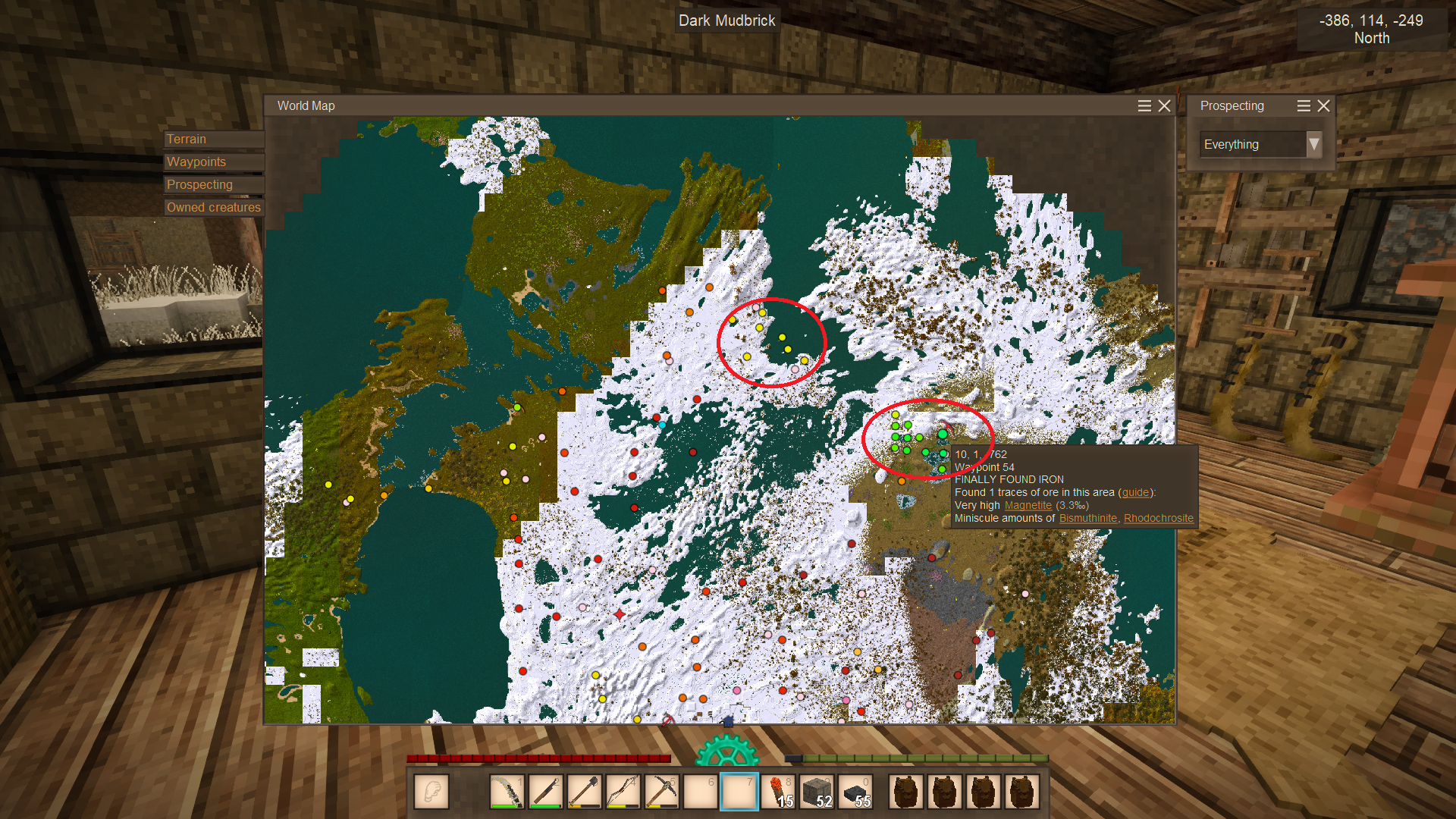This screenshot has width=1456, height=819.
Task: Close the Prospecting panel
Action: (x=1324, y=106)
